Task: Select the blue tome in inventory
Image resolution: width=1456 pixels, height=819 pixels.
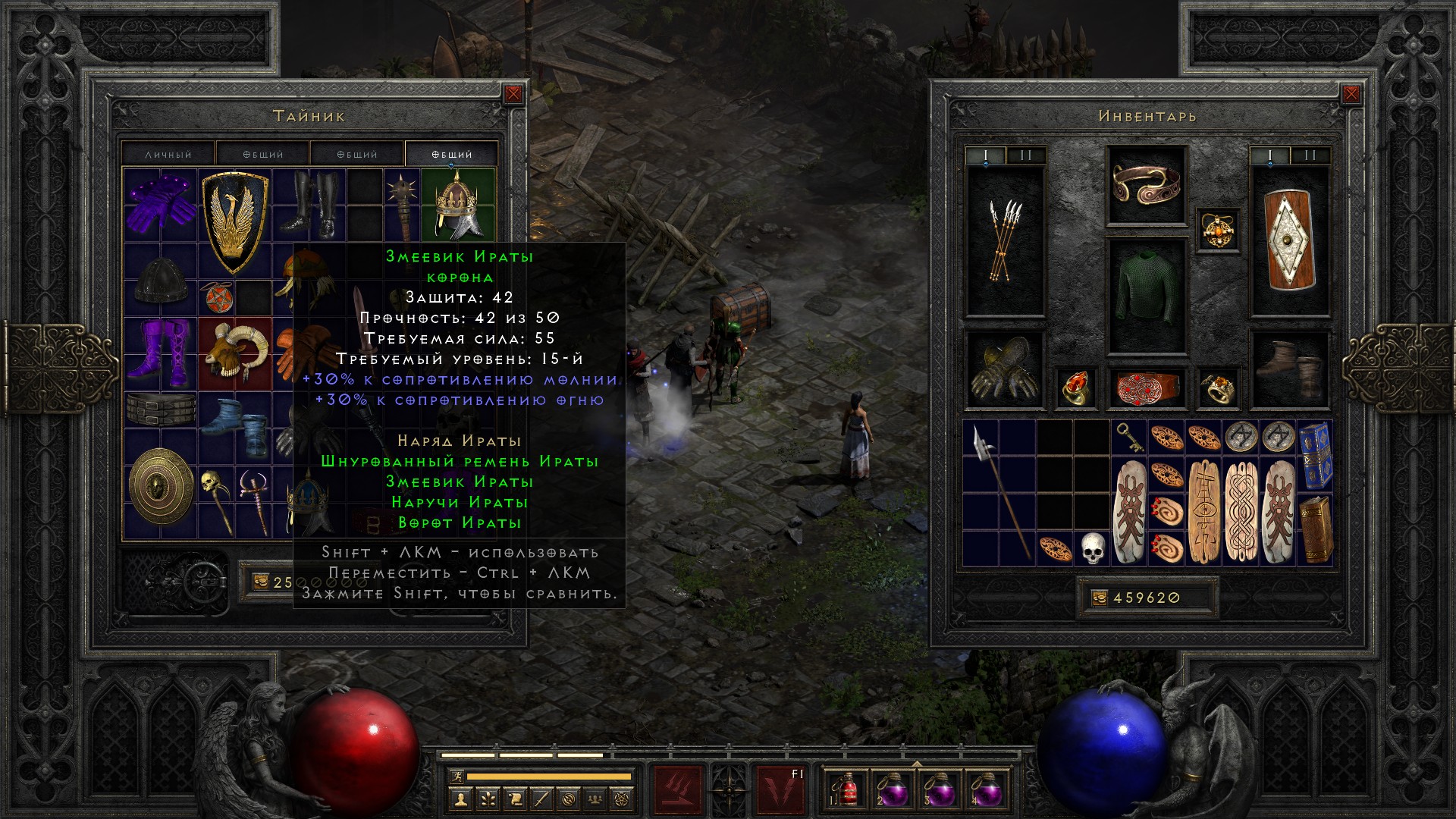Action: coord(1315,455)
